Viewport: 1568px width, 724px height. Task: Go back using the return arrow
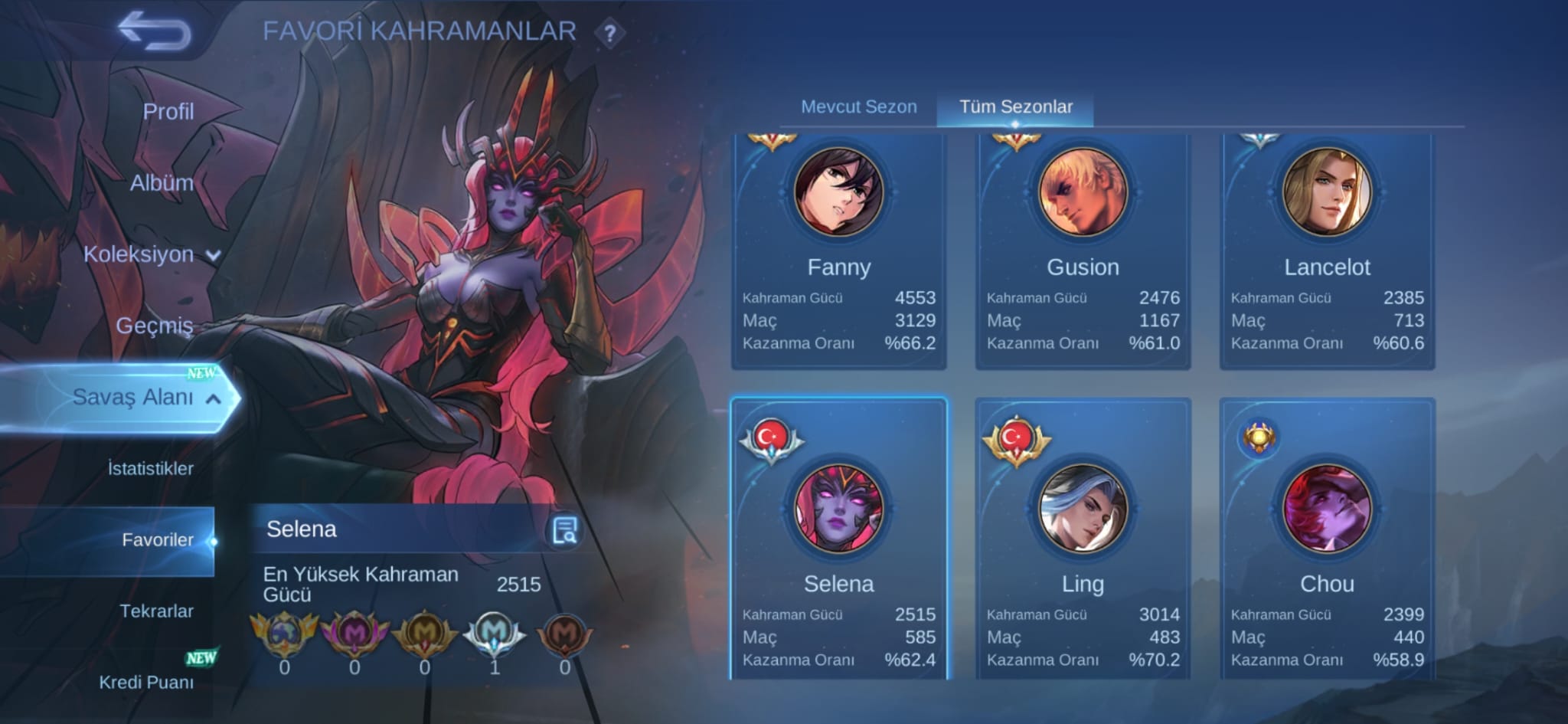click(155, 31)
